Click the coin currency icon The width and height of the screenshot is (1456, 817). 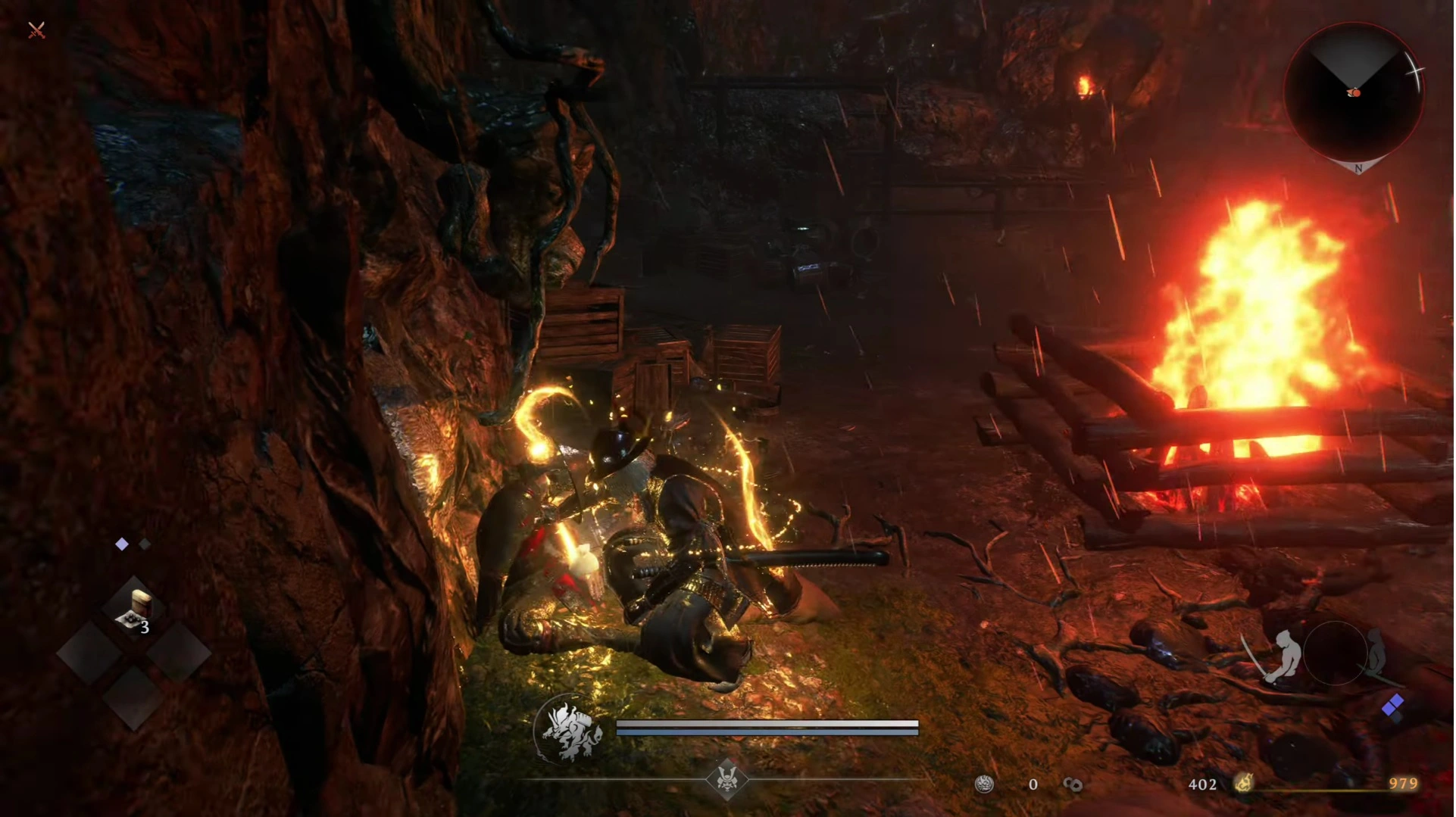[1073, 784]
